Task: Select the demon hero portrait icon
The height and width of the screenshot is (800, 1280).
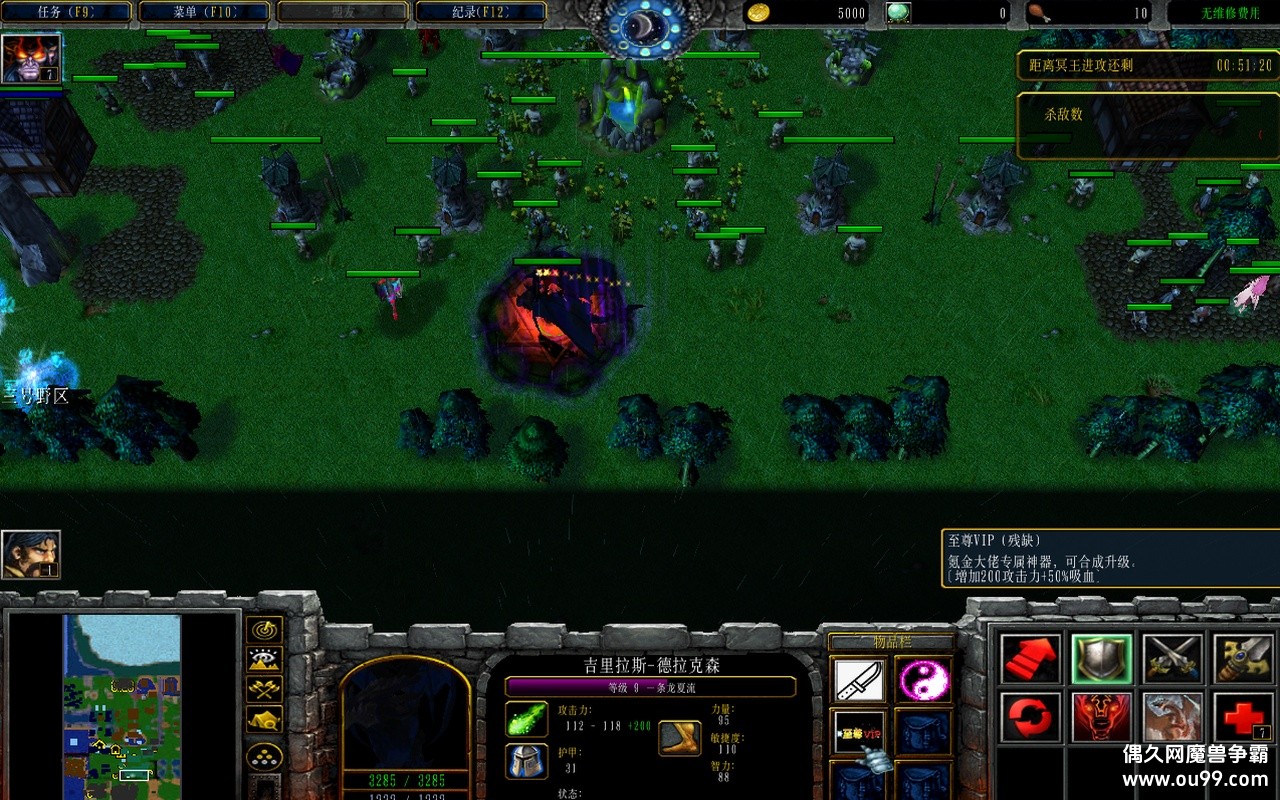Action: [31, 58]
